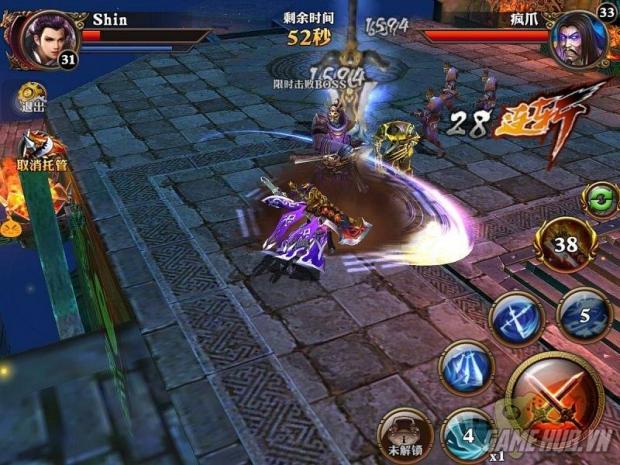This screenshot has width=620, height=465.
Task: Exit the battle via the 退出 button
Action: tap(32, 97)
